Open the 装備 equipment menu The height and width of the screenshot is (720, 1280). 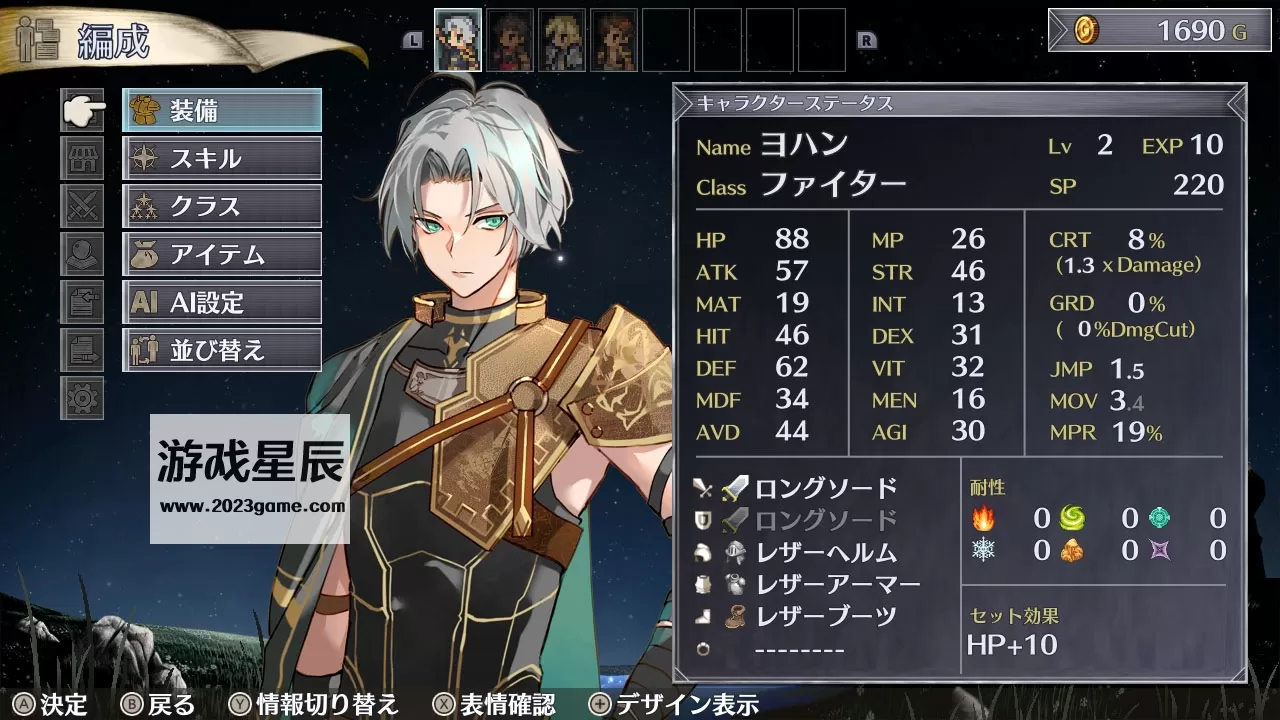tap(221, 110)
